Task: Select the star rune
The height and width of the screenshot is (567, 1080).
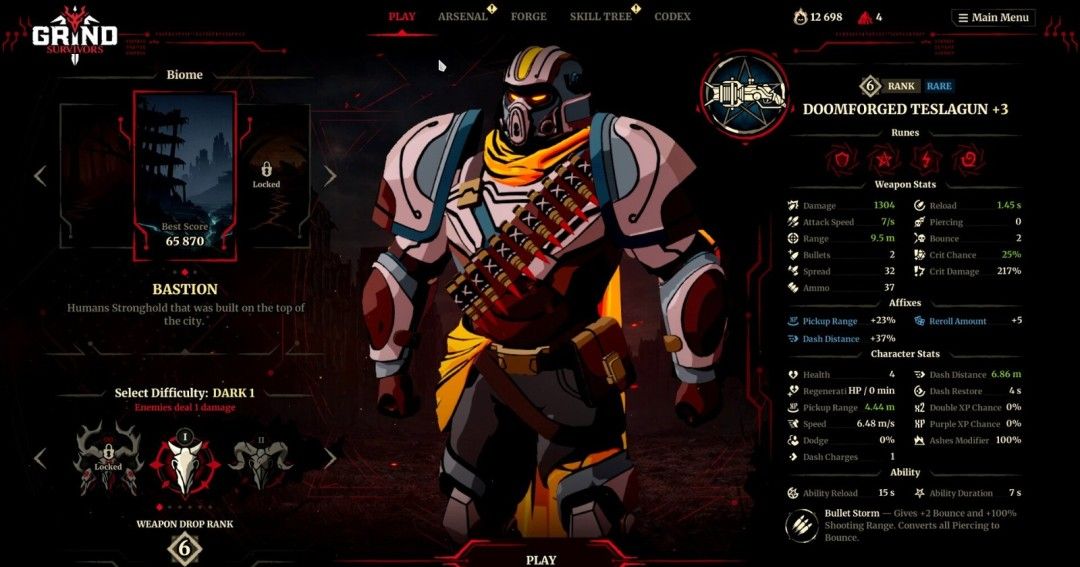Action: coord(883,158)
